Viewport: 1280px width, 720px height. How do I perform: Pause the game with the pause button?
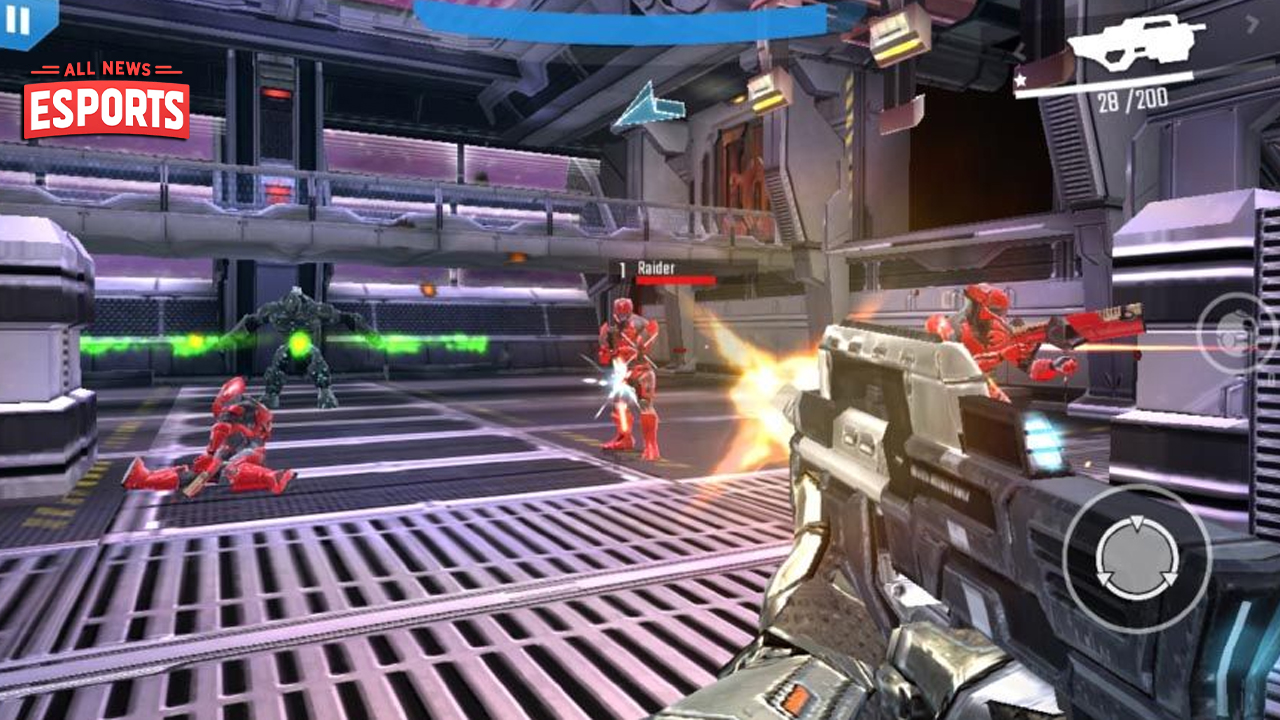(x=18, y=19)
